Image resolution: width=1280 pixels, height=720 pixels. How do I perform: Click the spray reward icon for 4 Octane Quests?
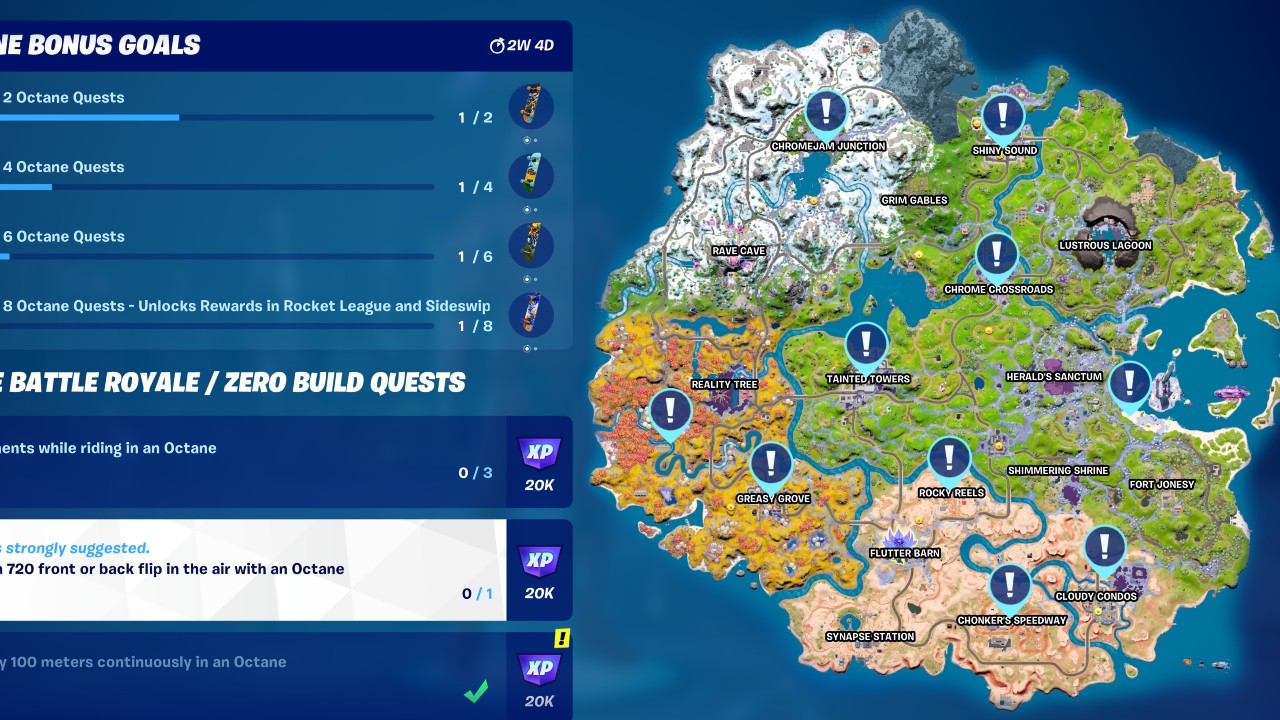click(x=531, y=176)
